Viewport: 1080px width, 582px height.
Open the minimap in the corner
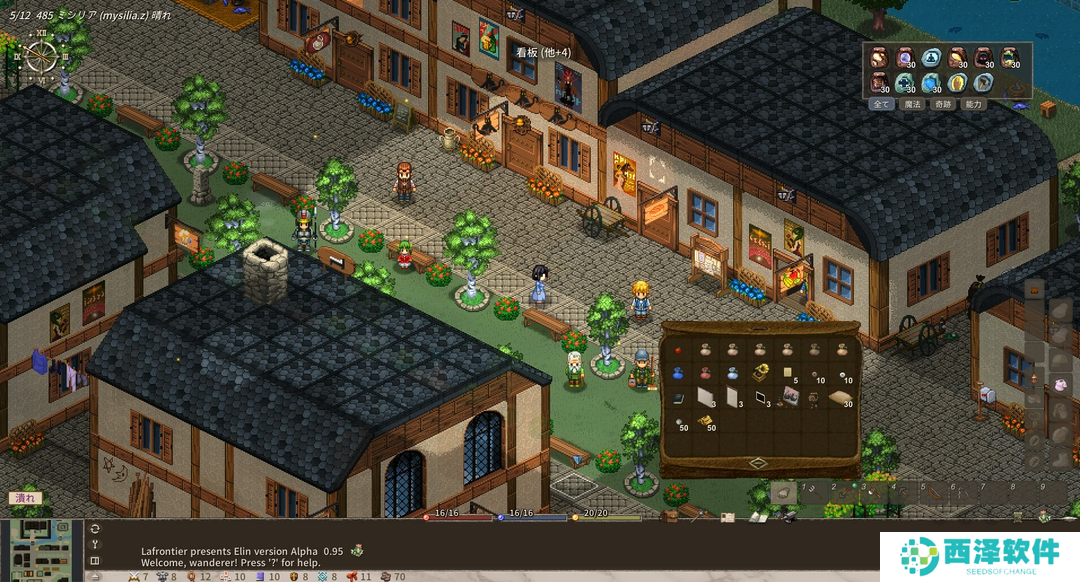coord(39,549)
